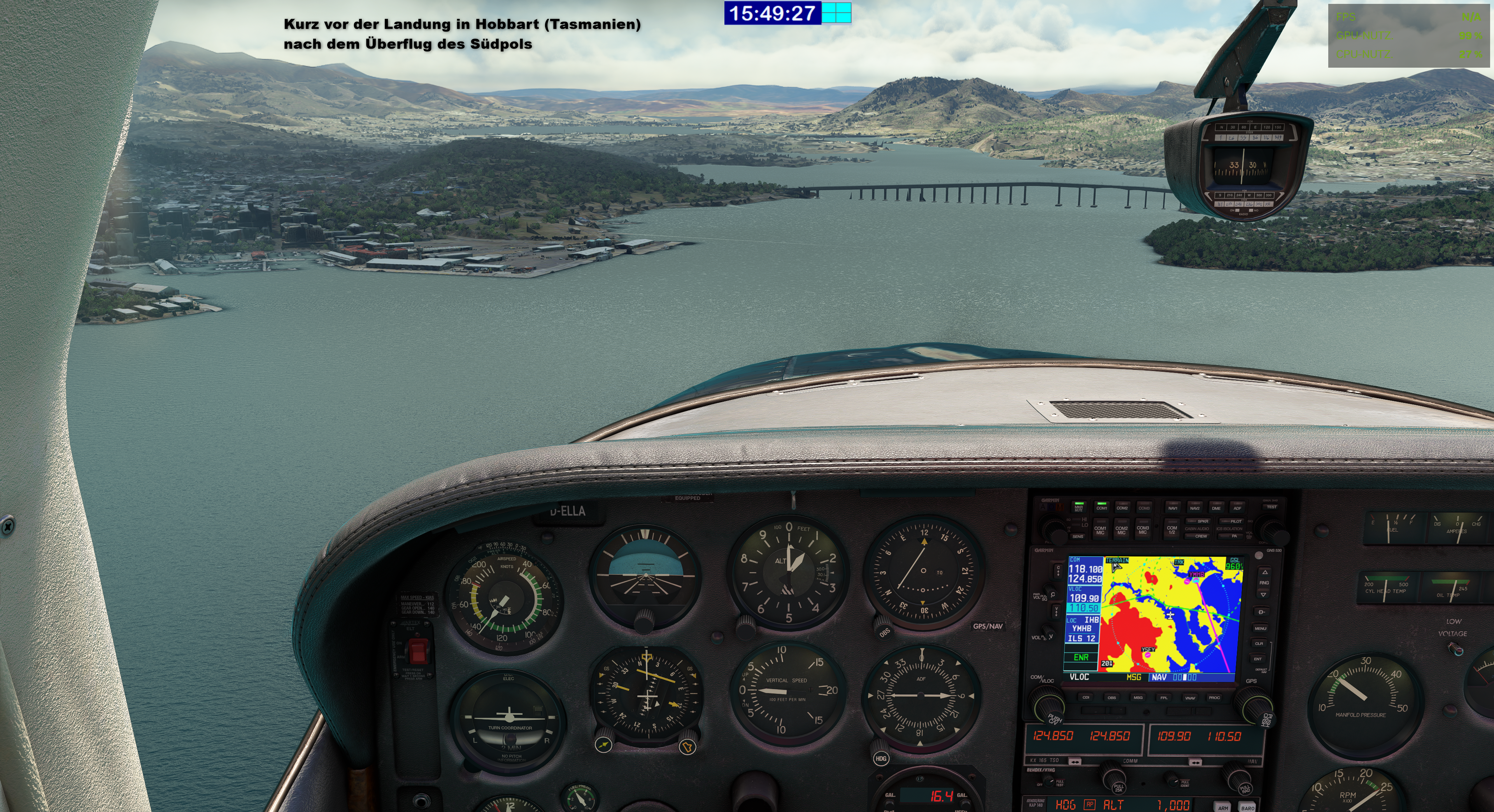The image size is (1494, 812).
Task: Select the COM2 MIC button
Action: [1122, 528]
